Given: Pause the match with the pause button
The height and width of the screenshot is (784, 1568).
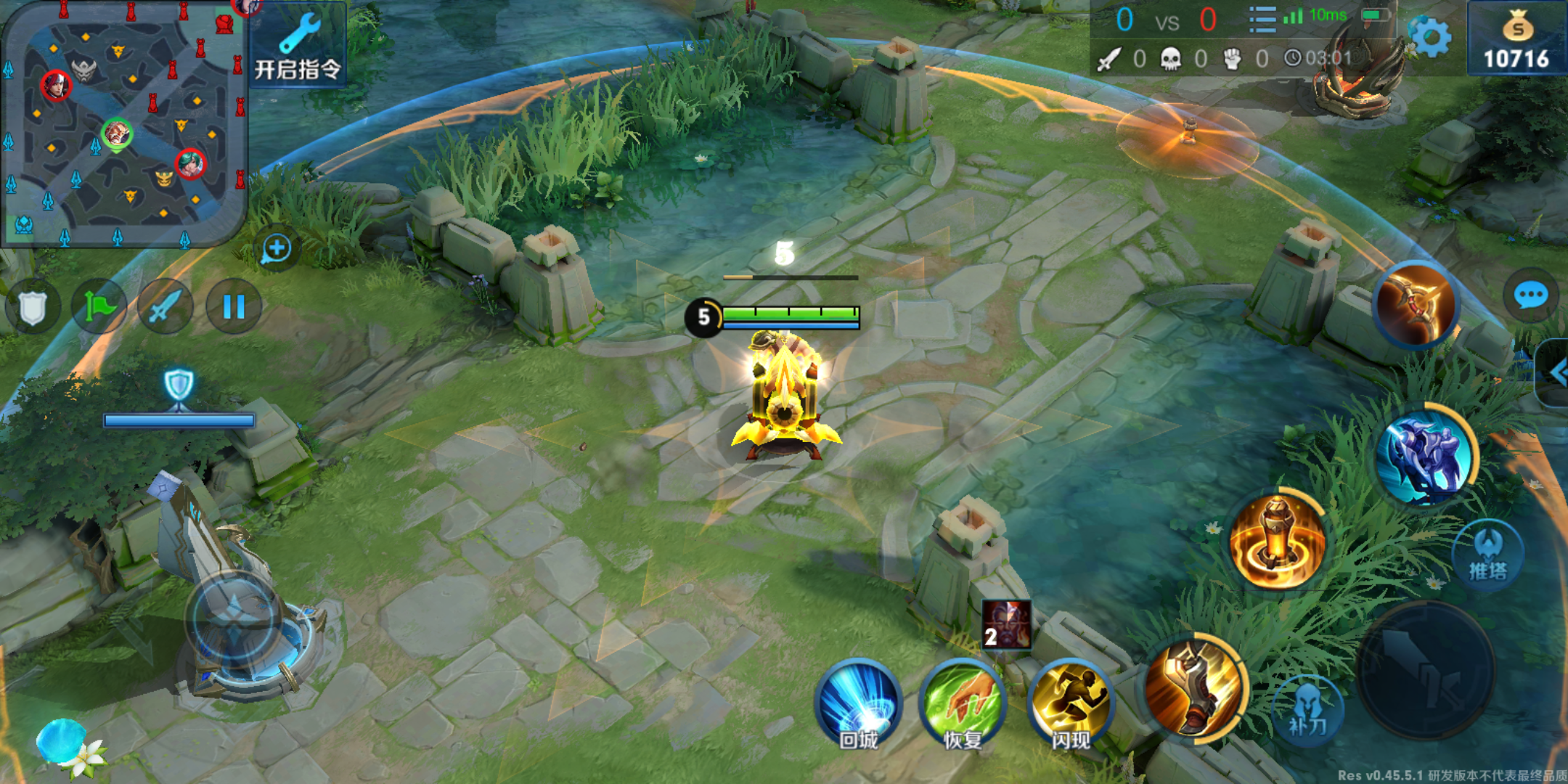Looking at the screenshot, I should pos(234,307).
